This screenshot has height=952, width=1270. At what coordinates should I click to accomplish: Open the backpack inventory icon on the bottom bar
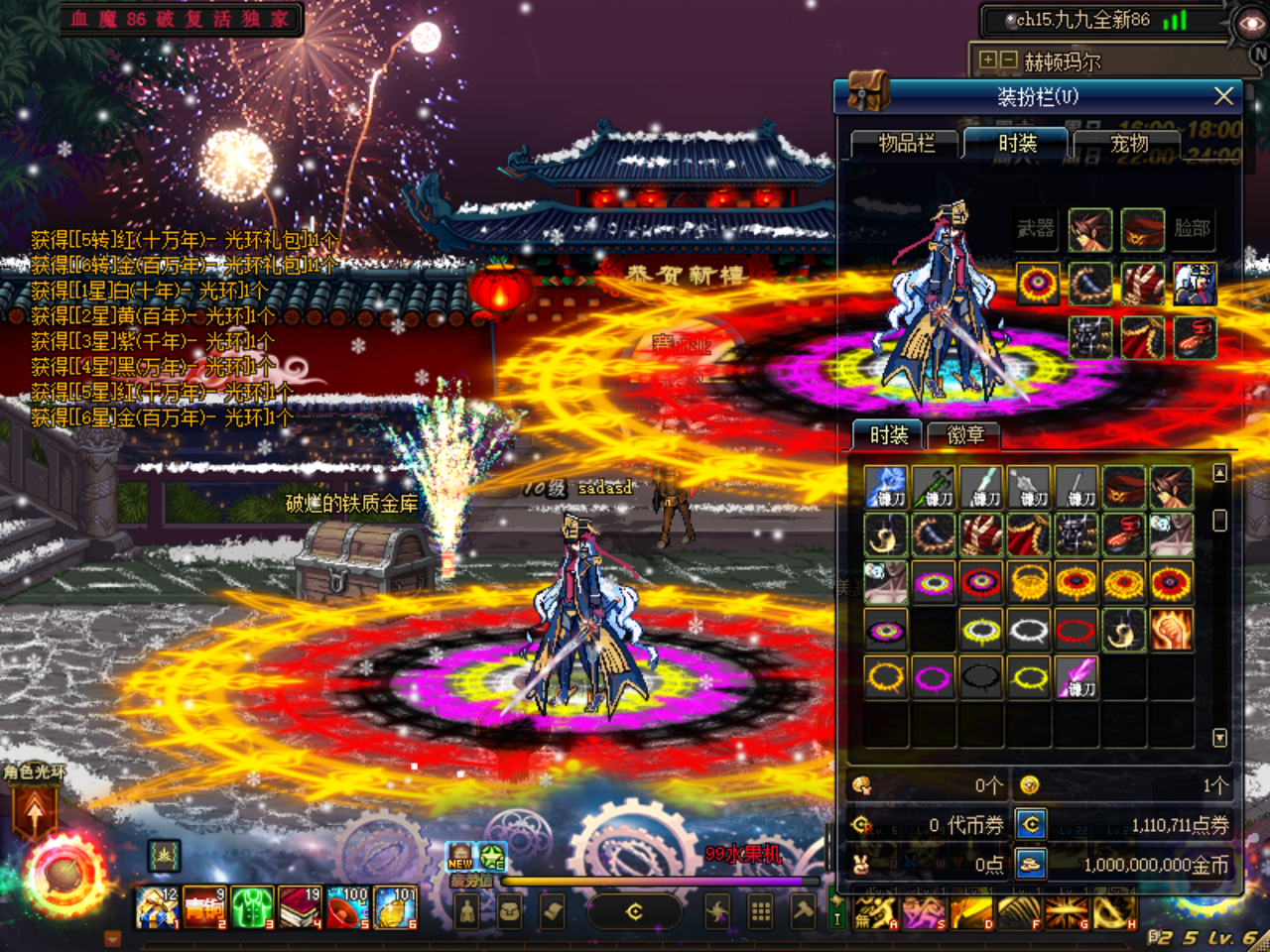pos(508,908)
